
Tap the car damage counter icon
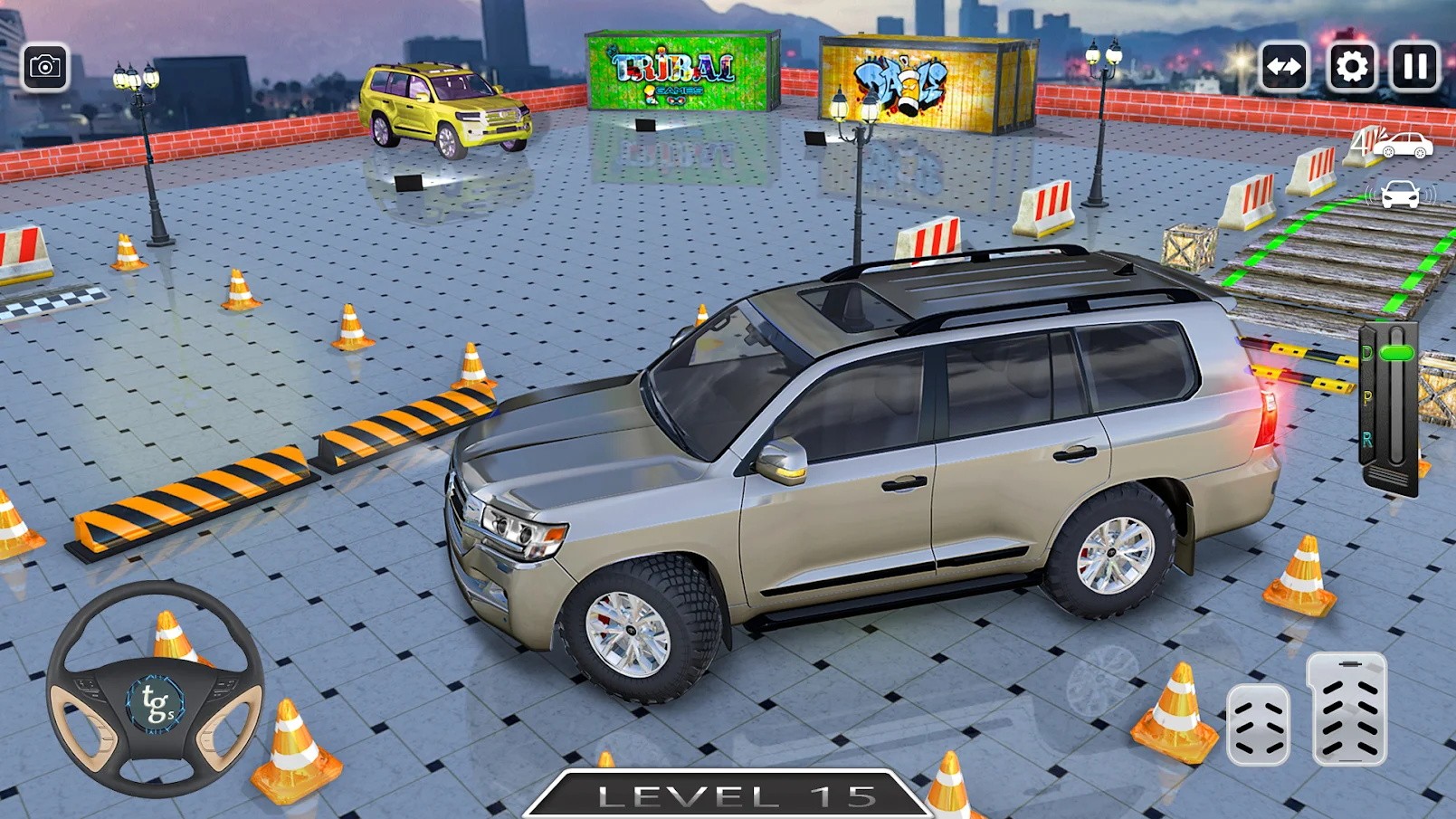(1403, 145)
